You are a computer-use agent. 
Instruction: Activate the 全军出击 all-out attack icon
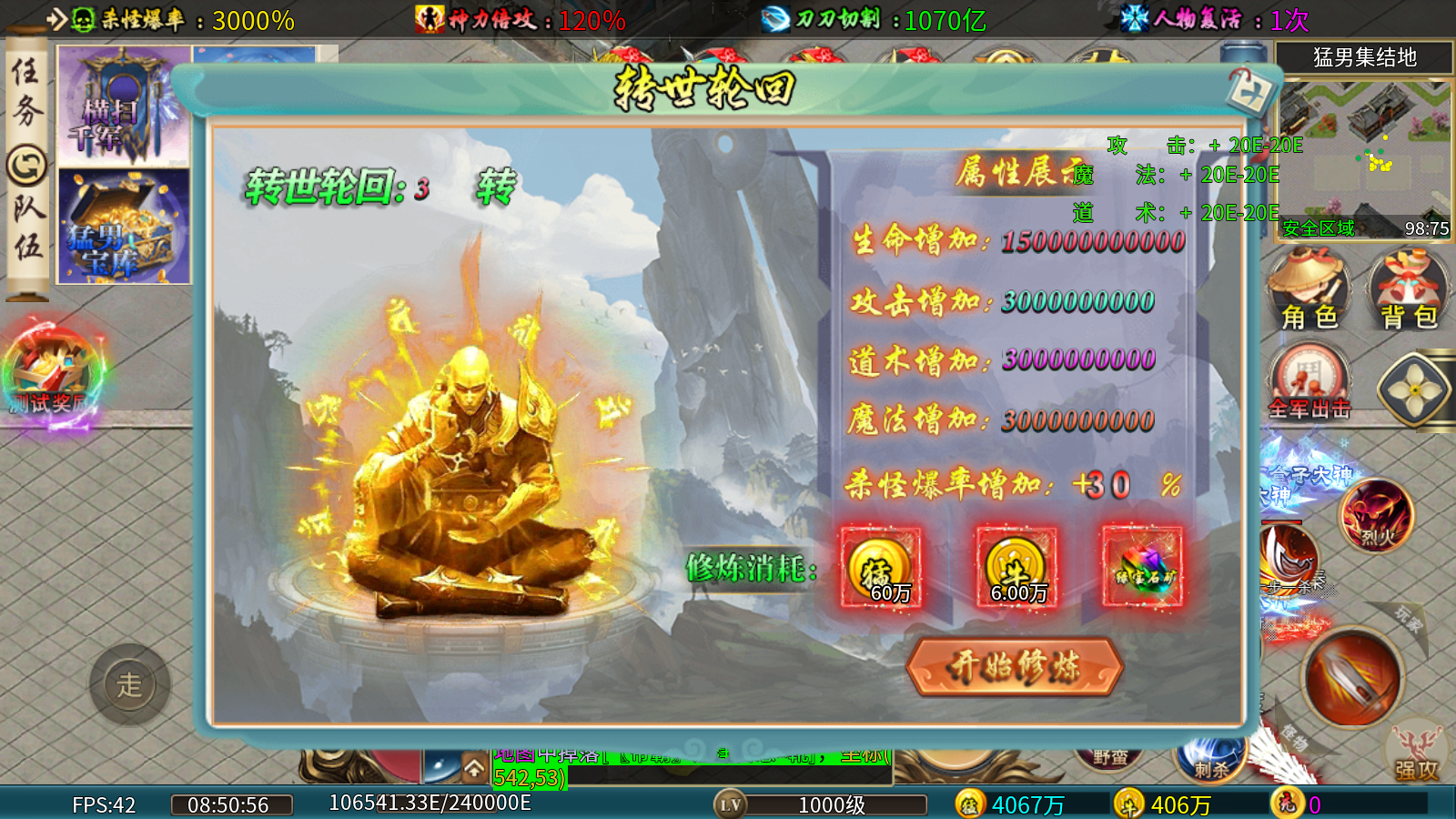point(1309,382)
